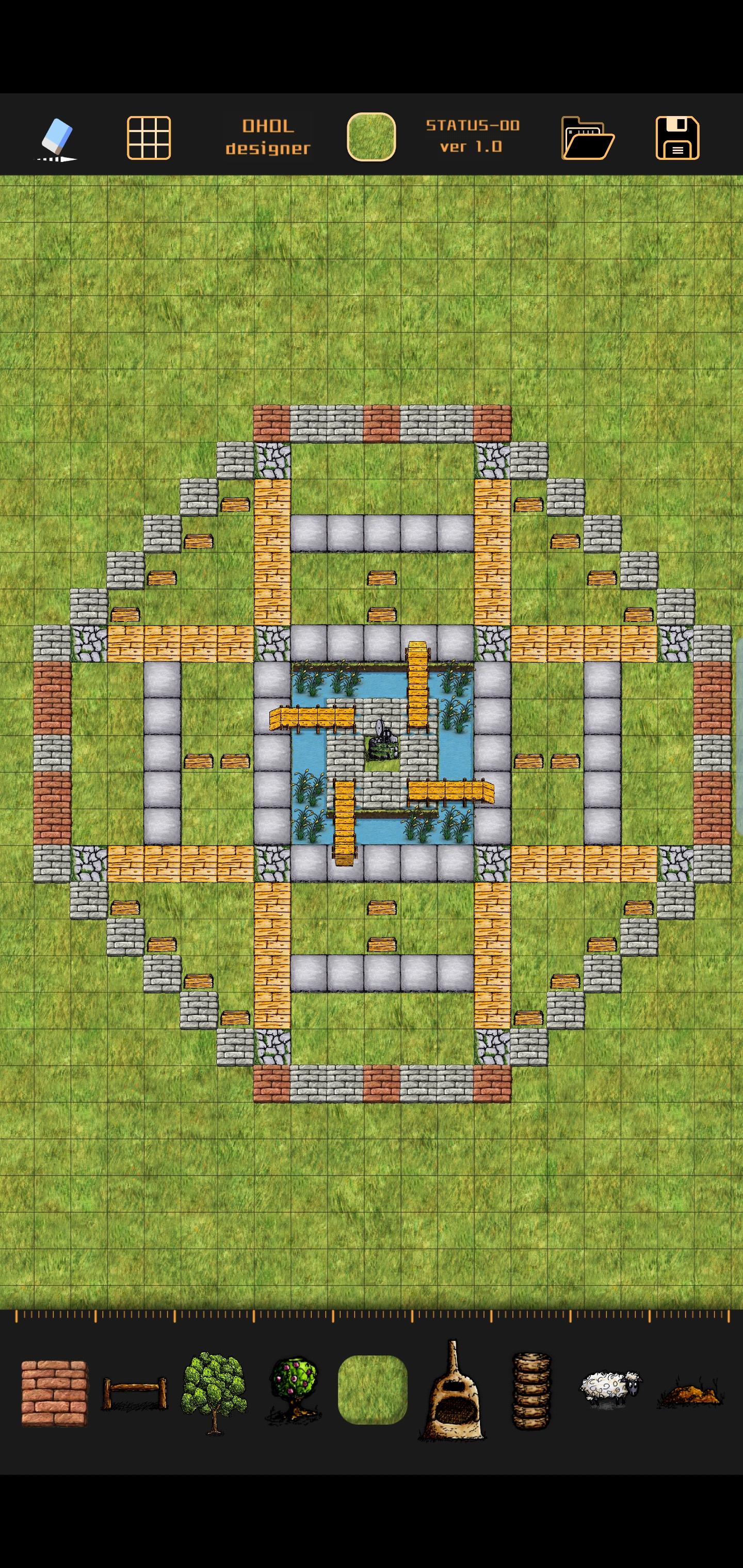This screenshot has width=743, height=1568.
Task: Click the STATUS-00 version label
Action: click(472, 139)
